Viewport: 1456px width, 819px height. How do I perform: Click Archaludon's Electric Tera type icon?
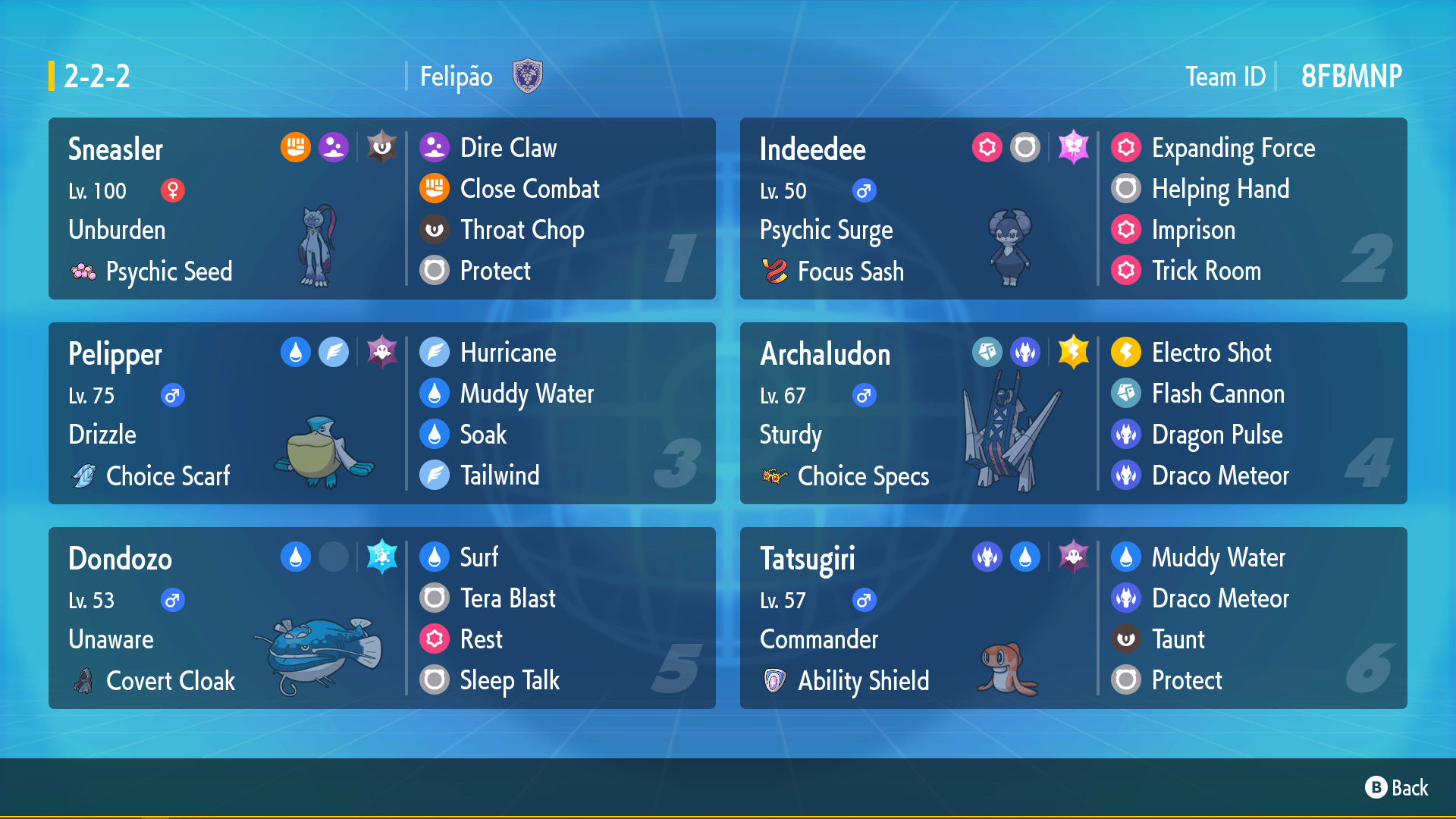click(x=1073, y=352)
